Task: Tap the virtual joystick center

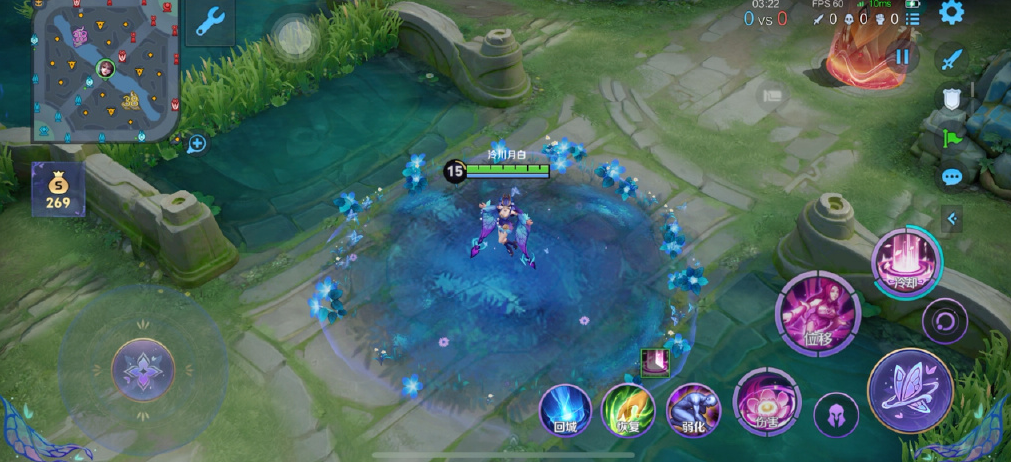Action: coord(143,369)
